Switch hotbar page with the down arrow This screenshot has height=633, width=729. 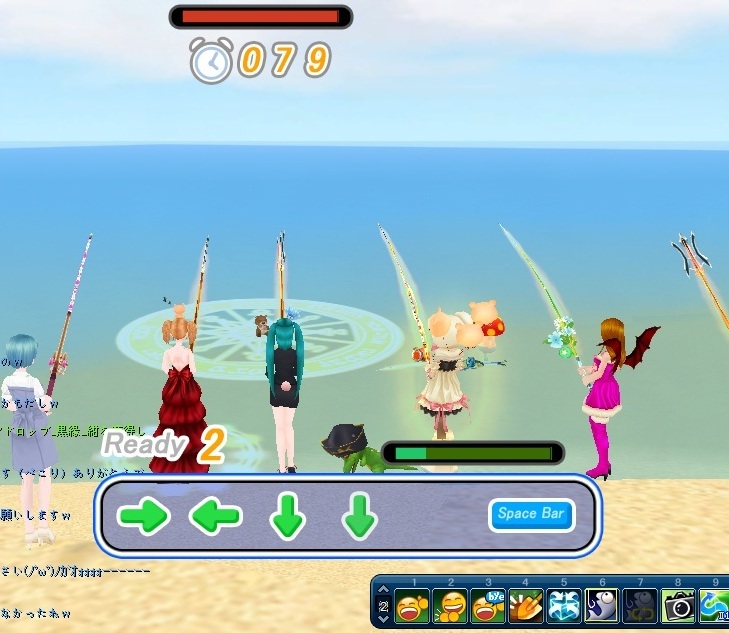383,621
